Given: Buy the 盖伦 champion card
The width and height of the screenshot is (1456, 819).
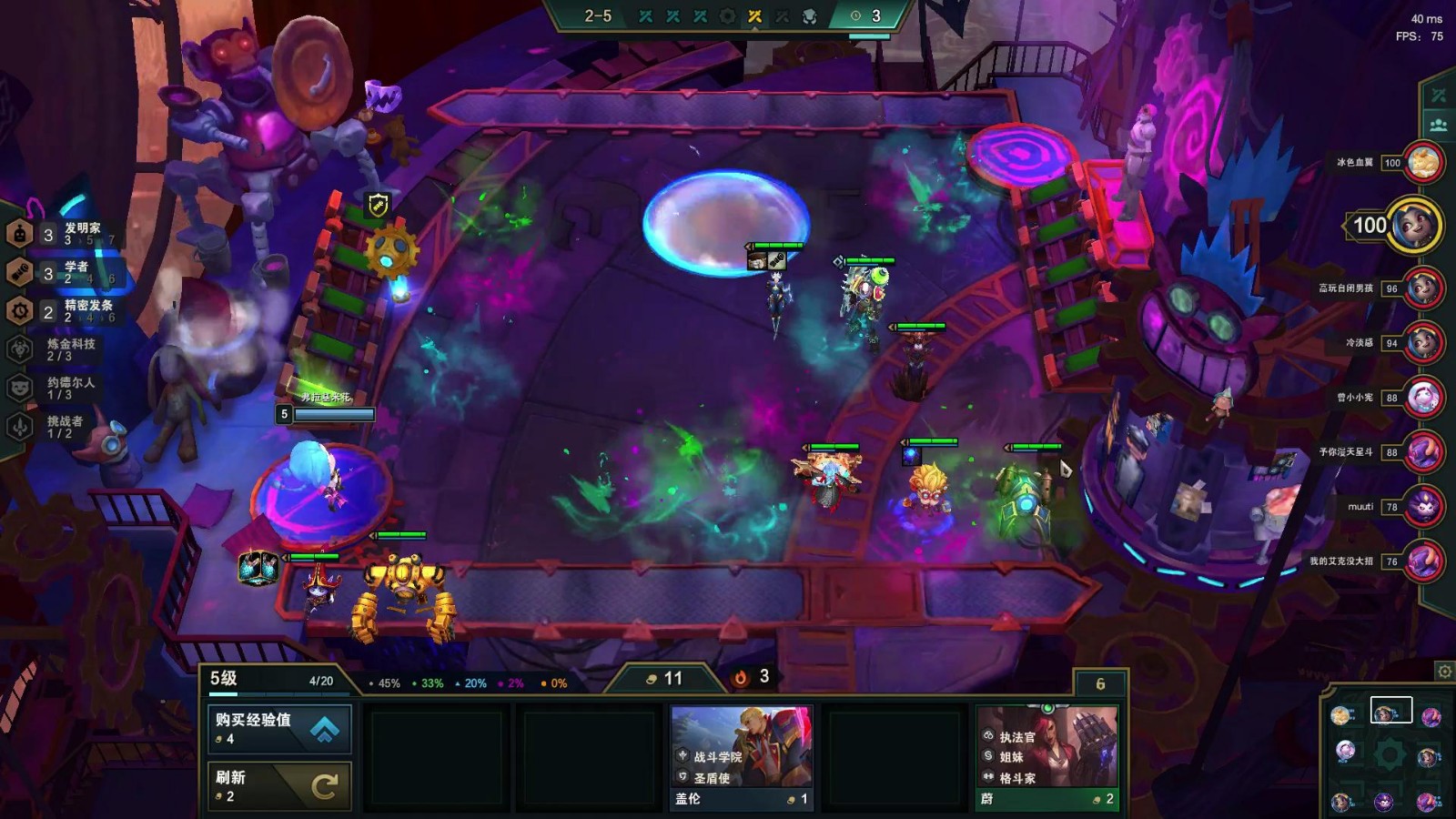Looking at the screenshot, I should 742,758.
